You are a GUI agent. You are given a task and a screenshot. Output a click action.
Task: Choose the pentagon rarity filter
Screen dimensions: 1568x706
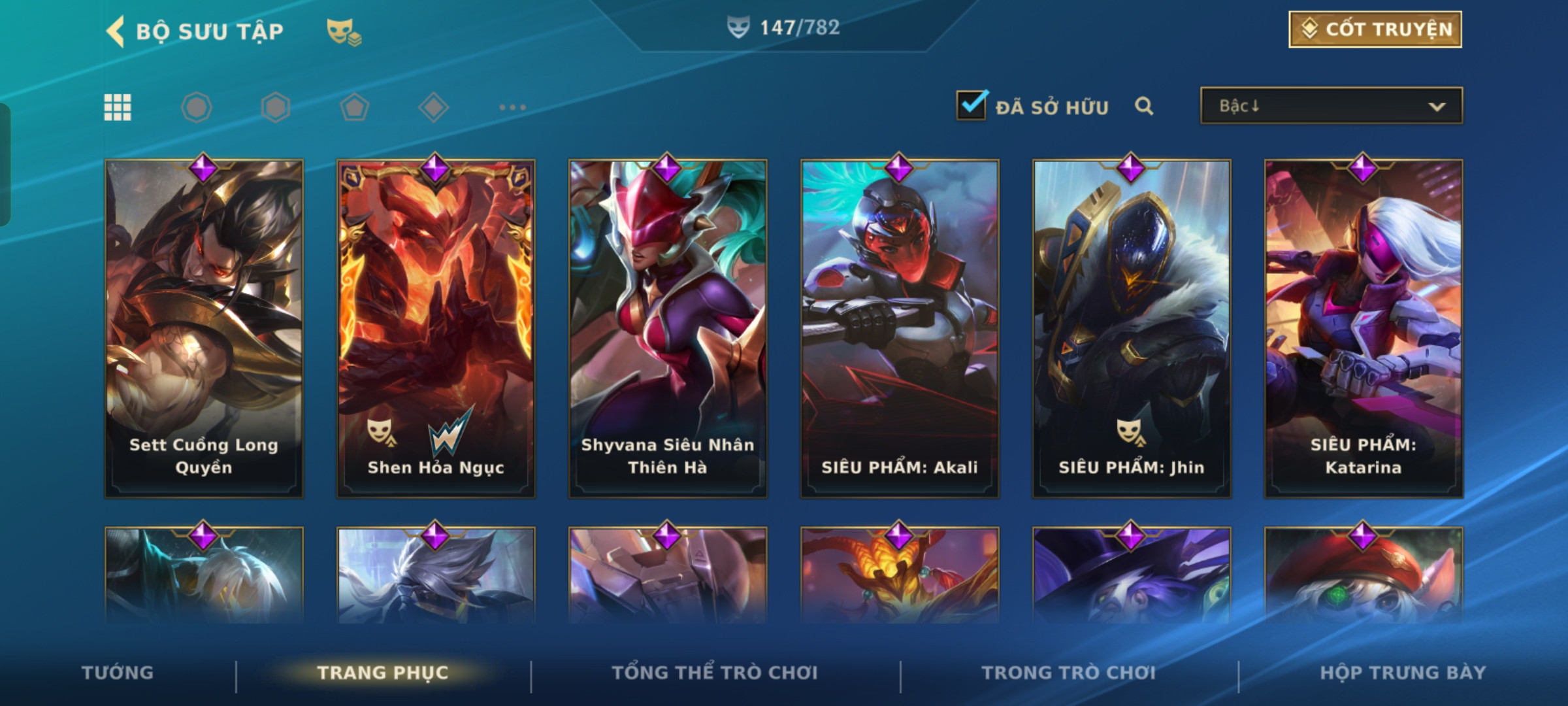pos(354,107)
